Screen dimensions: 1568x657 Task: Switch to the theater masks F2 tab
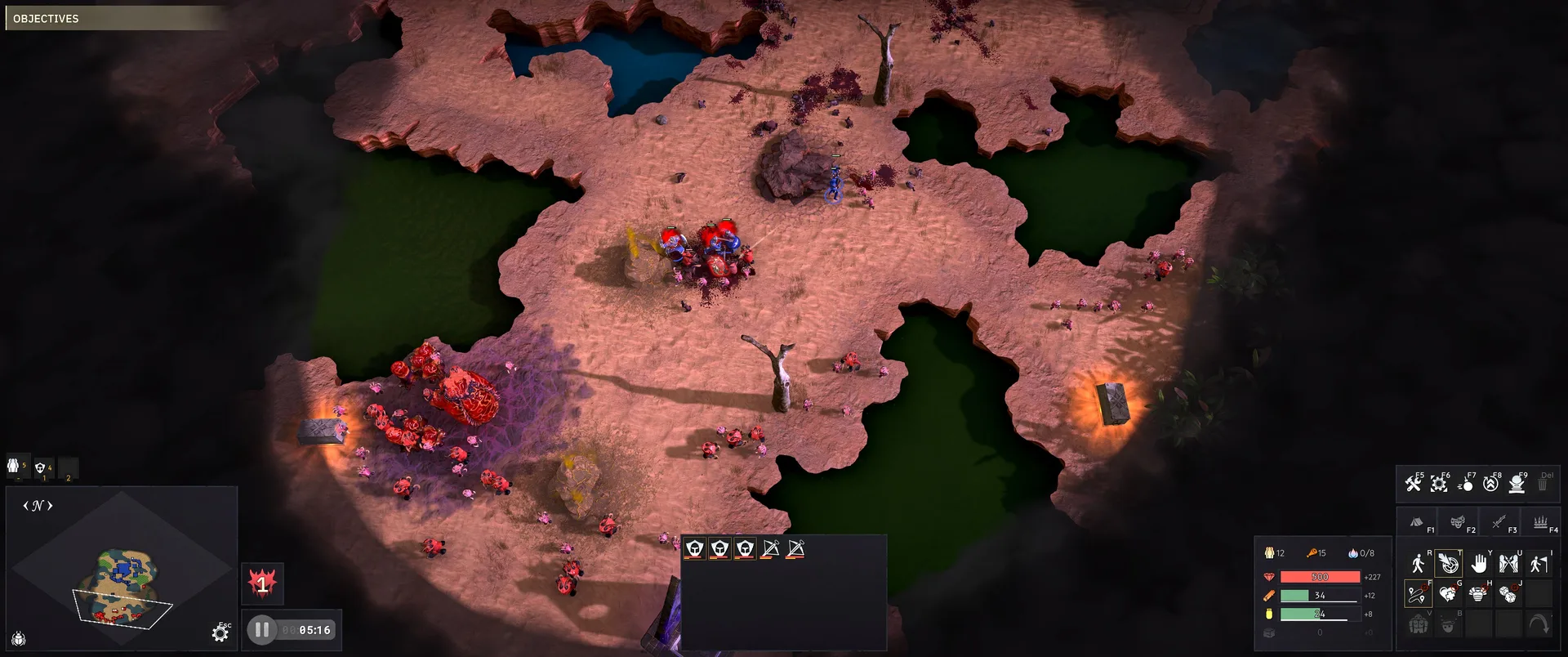pyautogui.click(x=1458, y=521)
